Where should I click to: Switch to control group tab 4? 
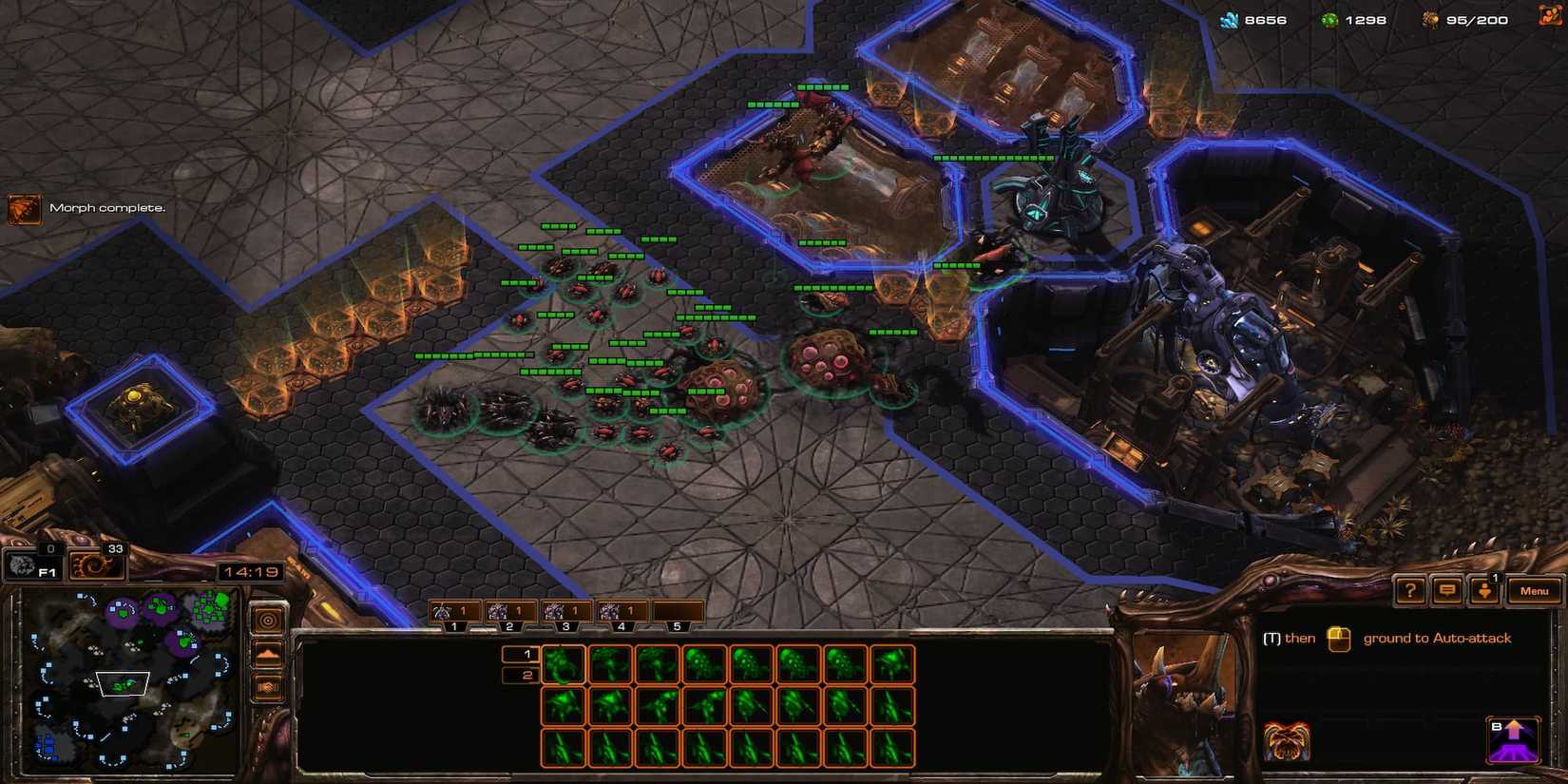click(622, 611)
